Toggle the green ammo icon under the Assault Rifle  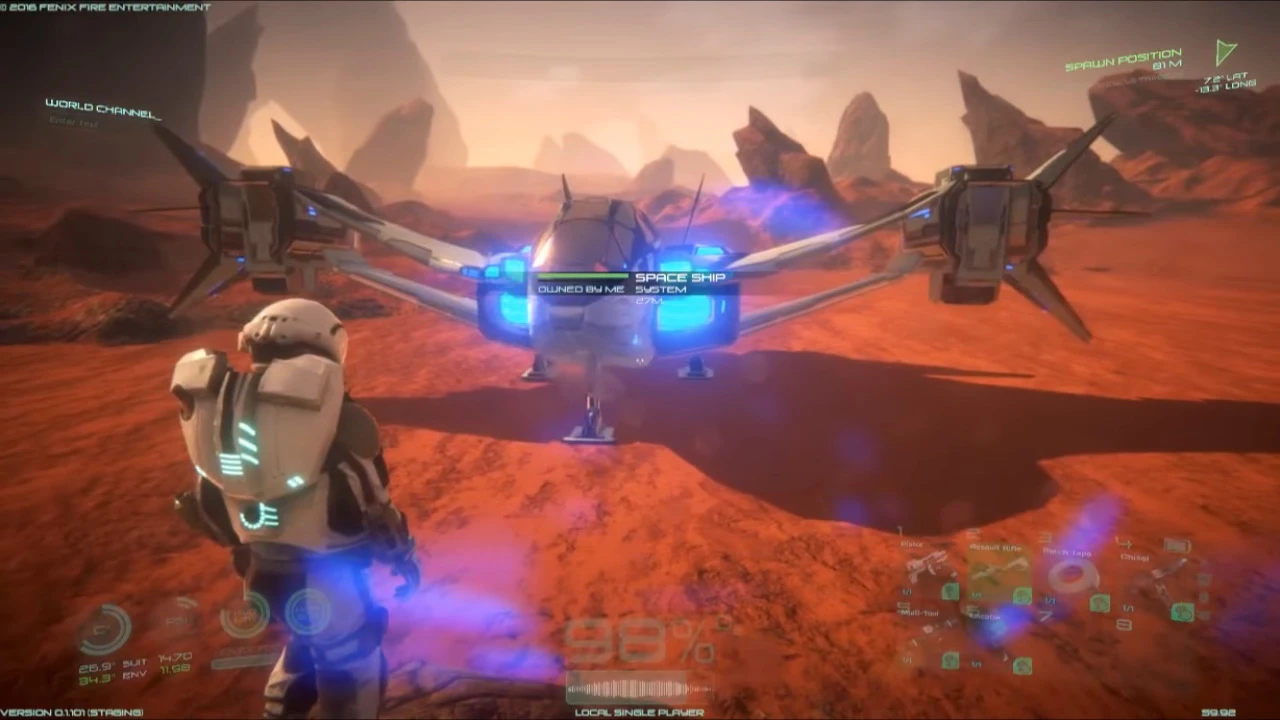coord(1022,596)
